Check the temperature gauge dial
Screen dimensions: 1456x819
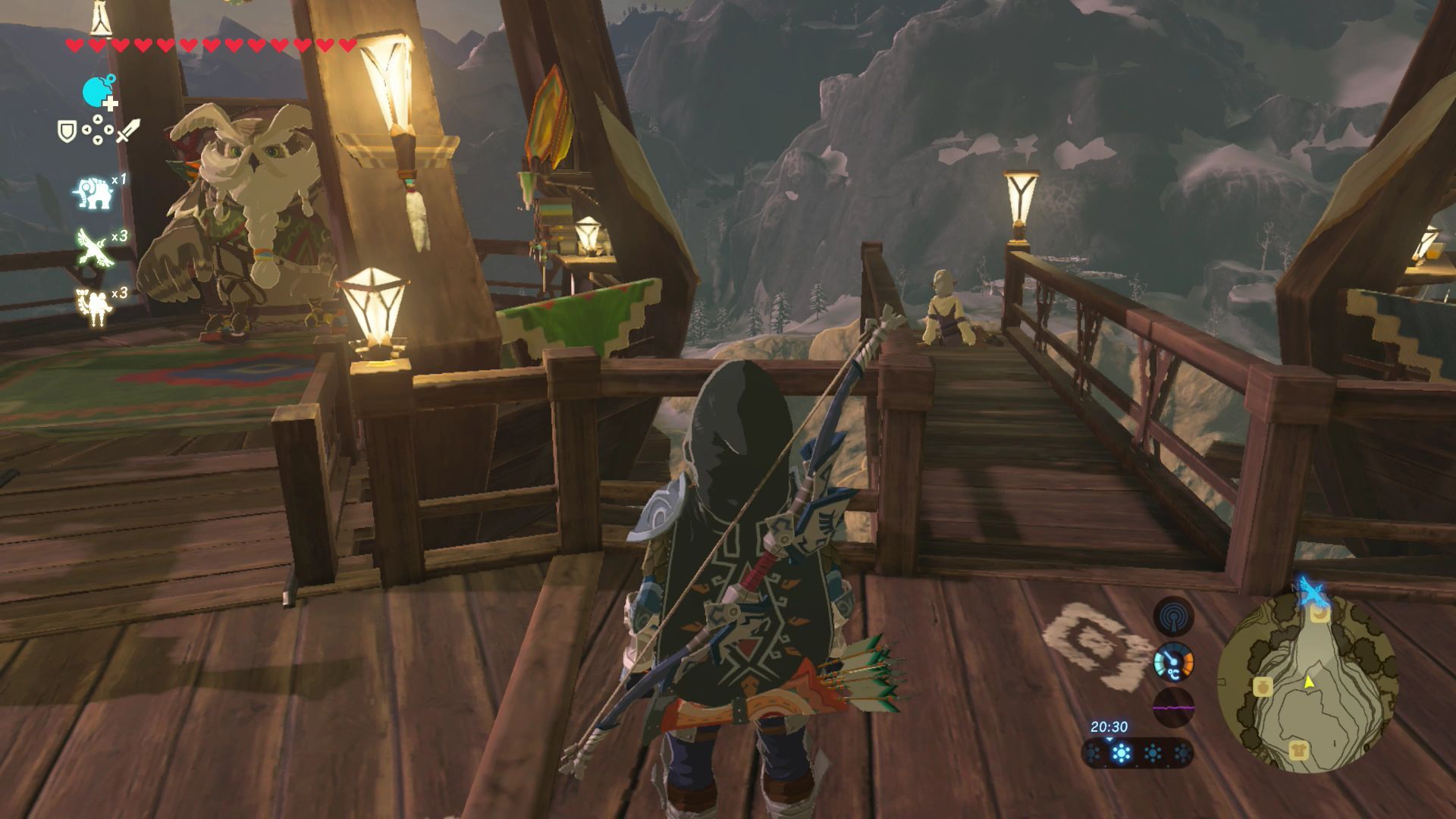click(x=1173, y=663)
